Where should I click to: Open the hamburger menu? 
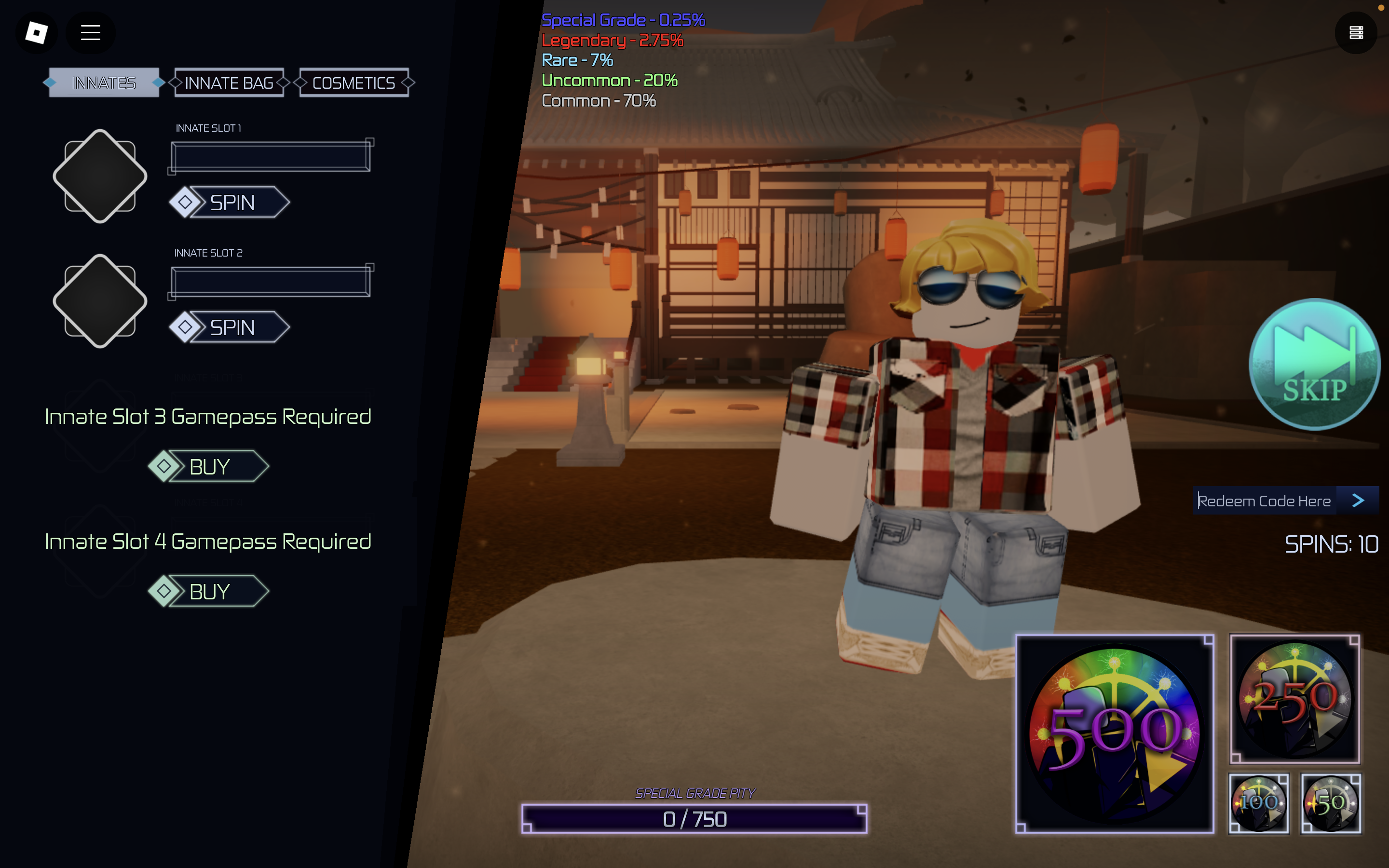[90, 33]
